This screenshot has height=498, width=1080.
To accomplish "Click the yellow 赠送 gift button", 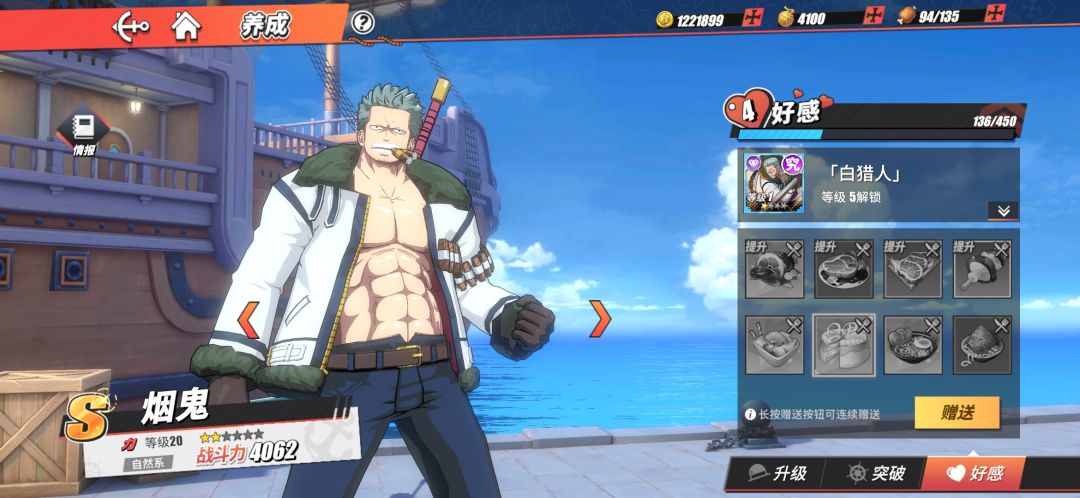I will [x=956, y=412].
